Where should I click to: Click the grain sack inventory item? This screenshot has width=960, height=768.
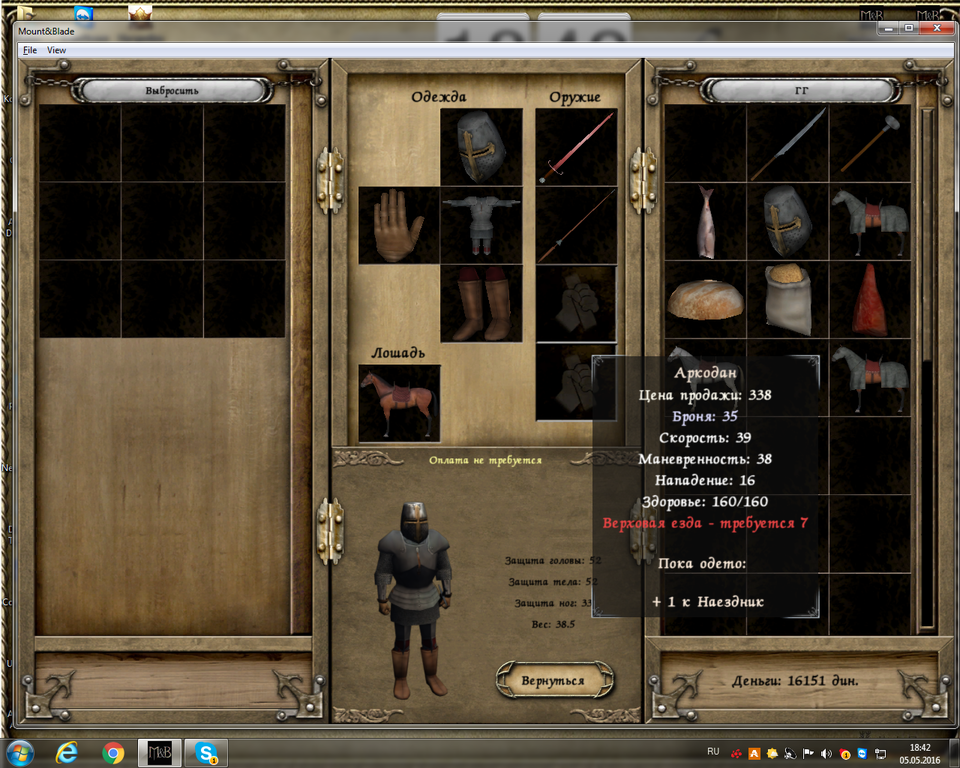788,299
